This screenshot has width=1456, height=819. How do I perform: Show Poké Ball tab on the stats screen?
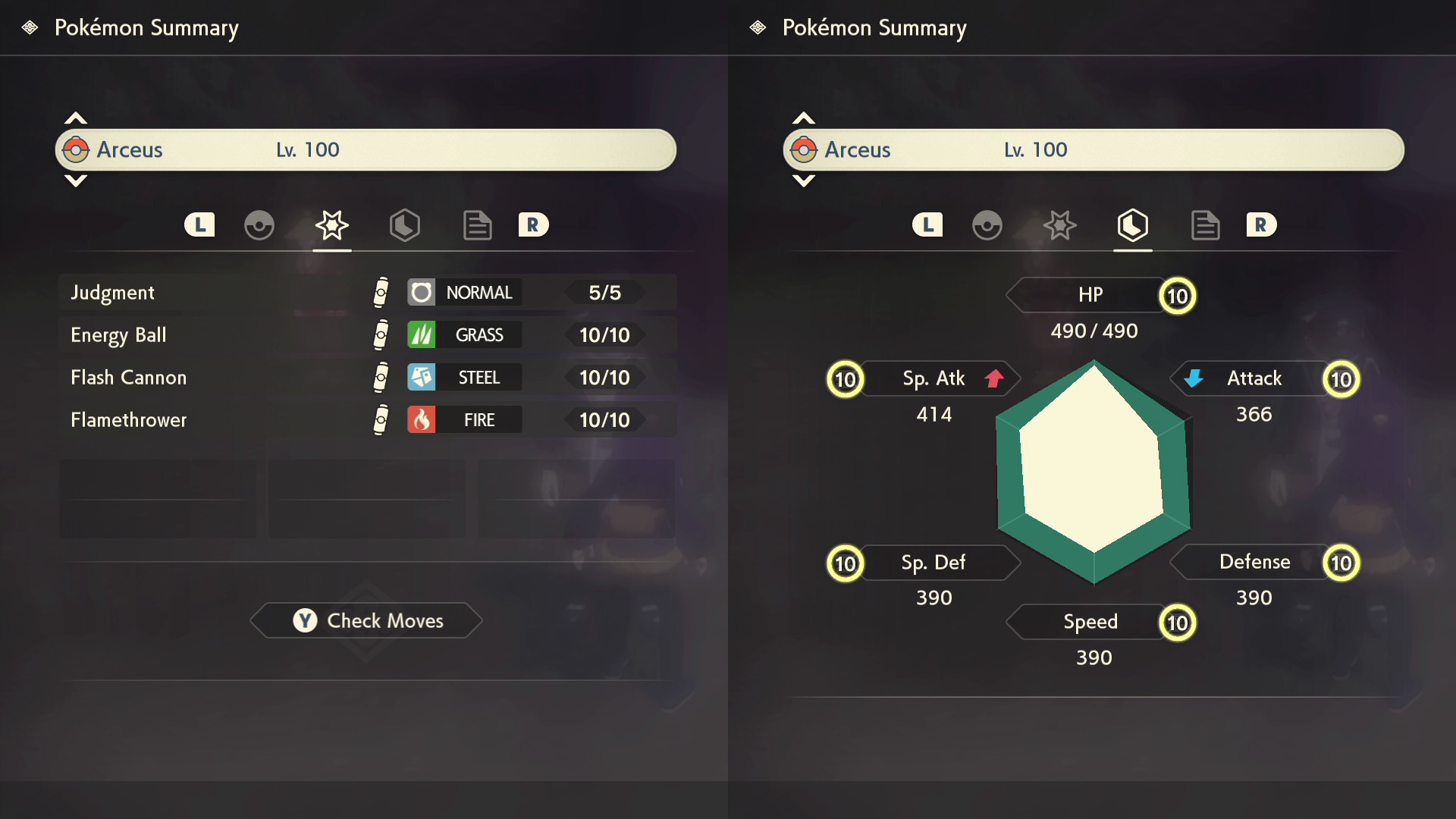click(x=987, y=225)
